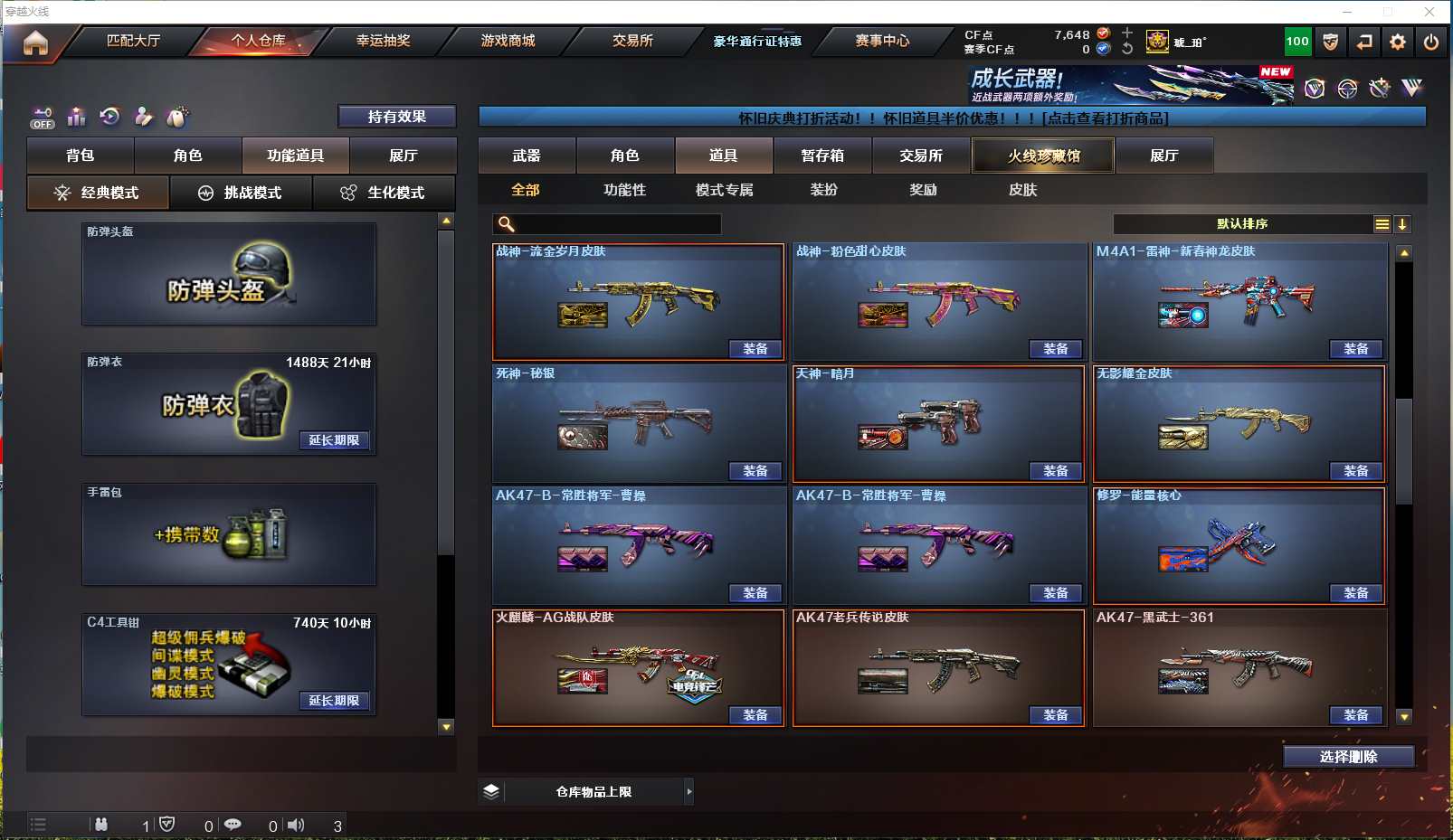Extend the 防弹衣 duration with 延长期限
1453x840 pixels.
click(334, 440)
